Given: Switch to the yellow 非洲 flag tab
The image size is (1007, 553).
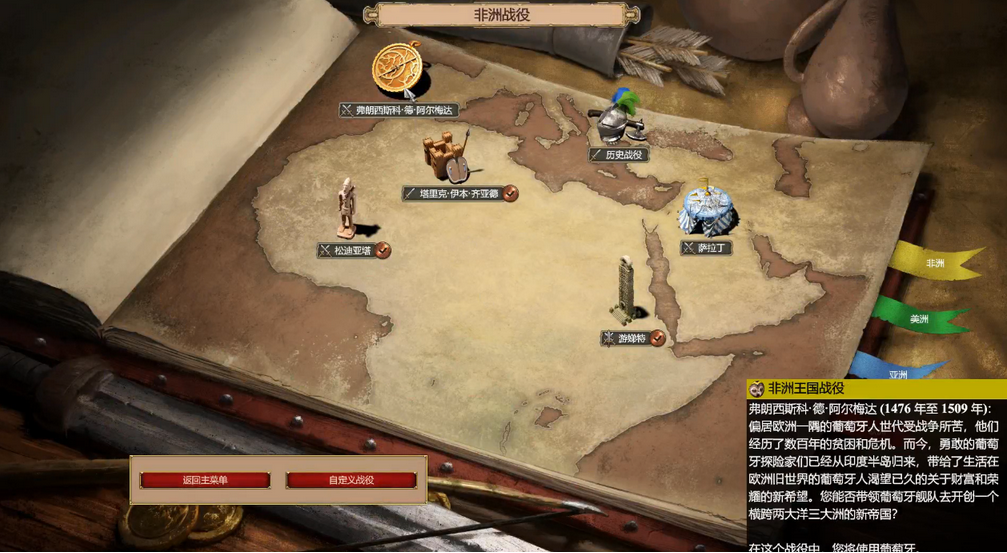Looking at the screenshot, I should coord(935,263).
